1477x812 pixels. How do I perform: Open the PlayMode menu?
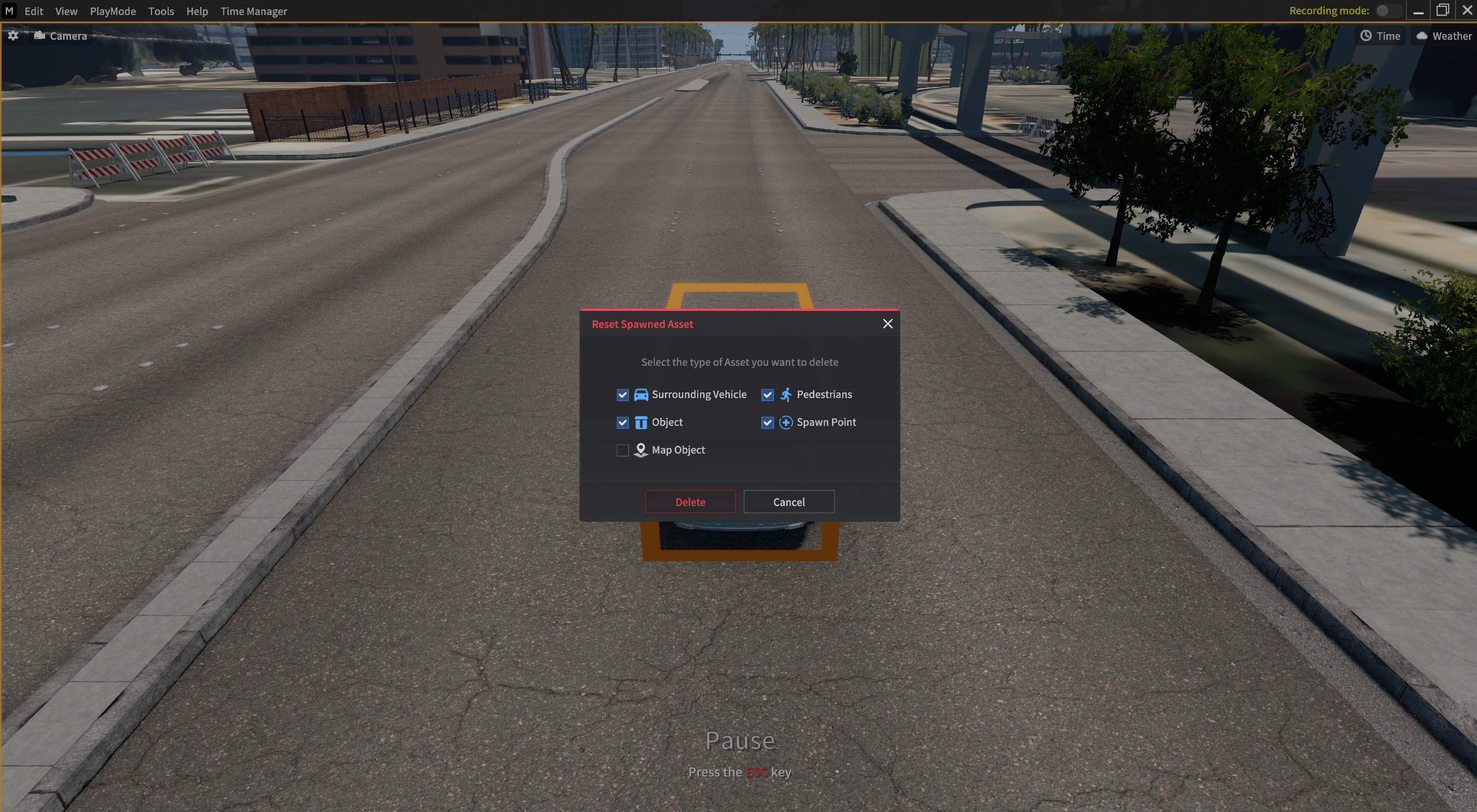coord(112,11)
